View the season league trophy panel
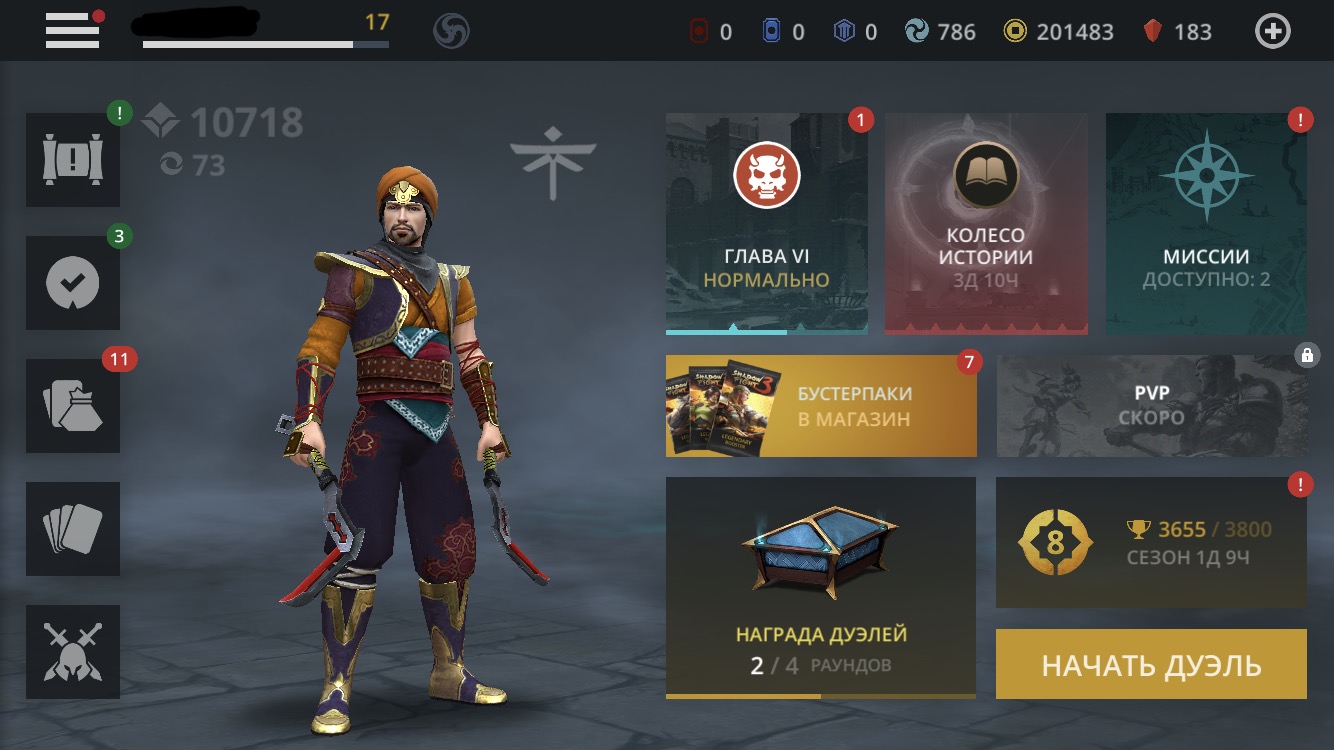Viewport: 1334px width, 750px height. (1151, 542)
